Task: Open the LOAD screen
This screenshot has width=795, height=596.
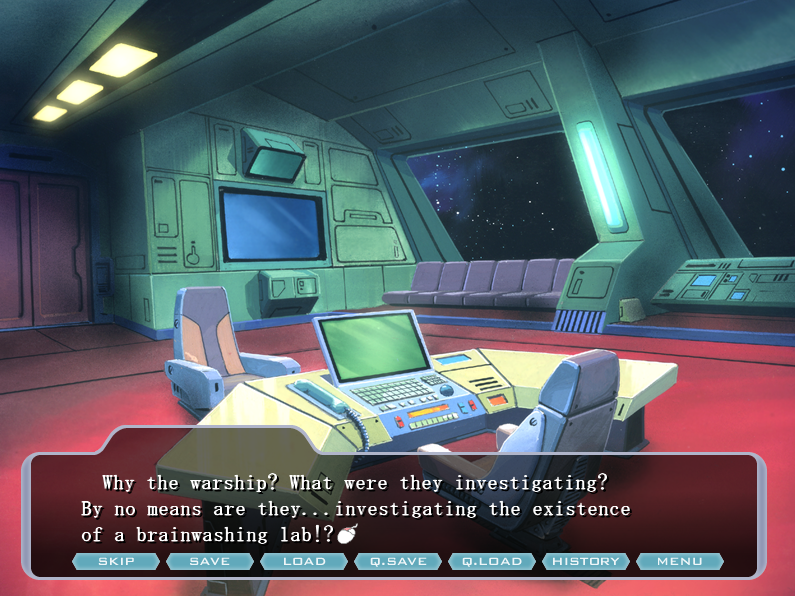Action: pyautogui.click(x=304, y=561)
